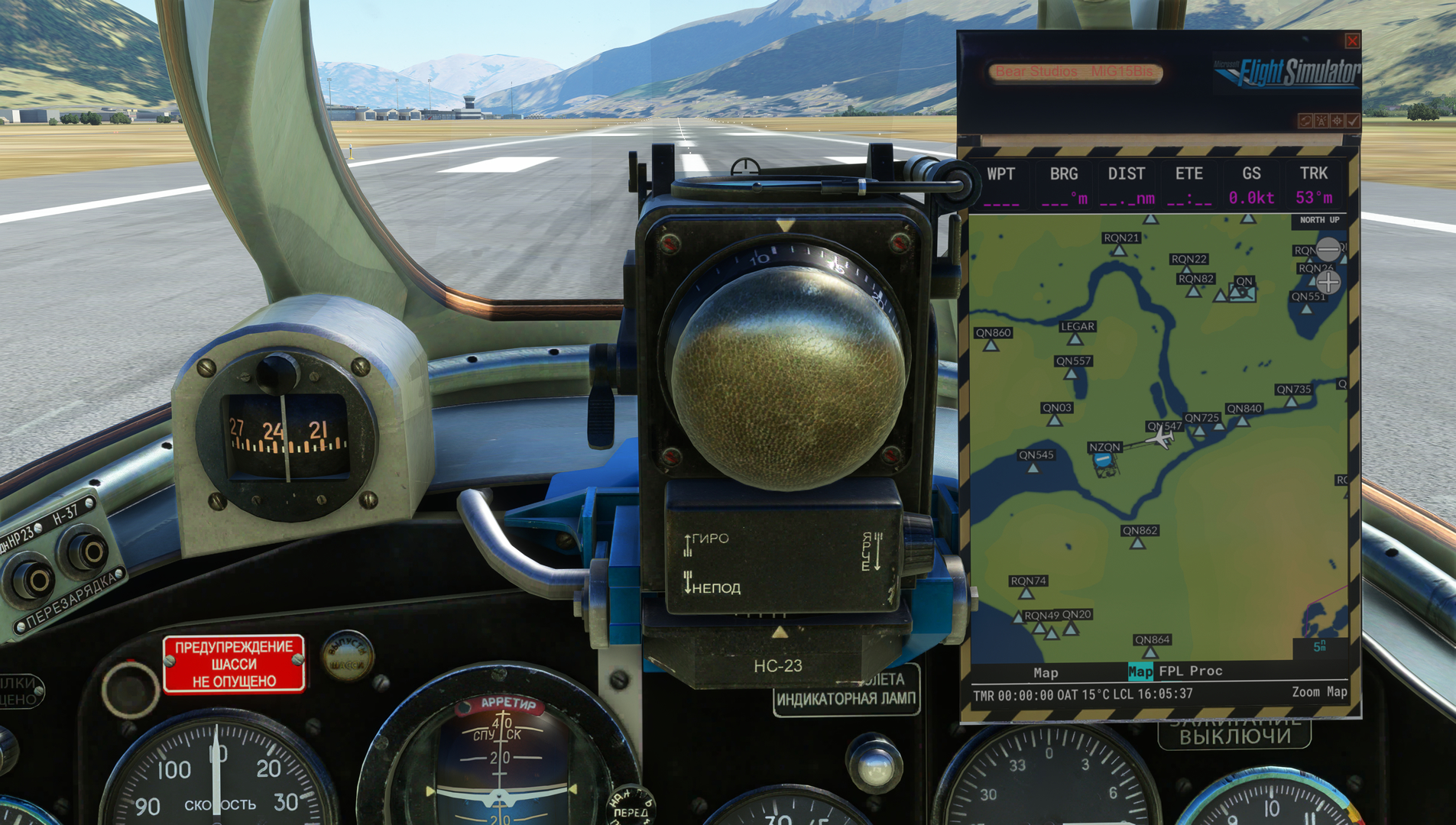Click the antenna beacon icon on tablet
This screenshot has width=1456, height=825.
(x=1321, y=121)
